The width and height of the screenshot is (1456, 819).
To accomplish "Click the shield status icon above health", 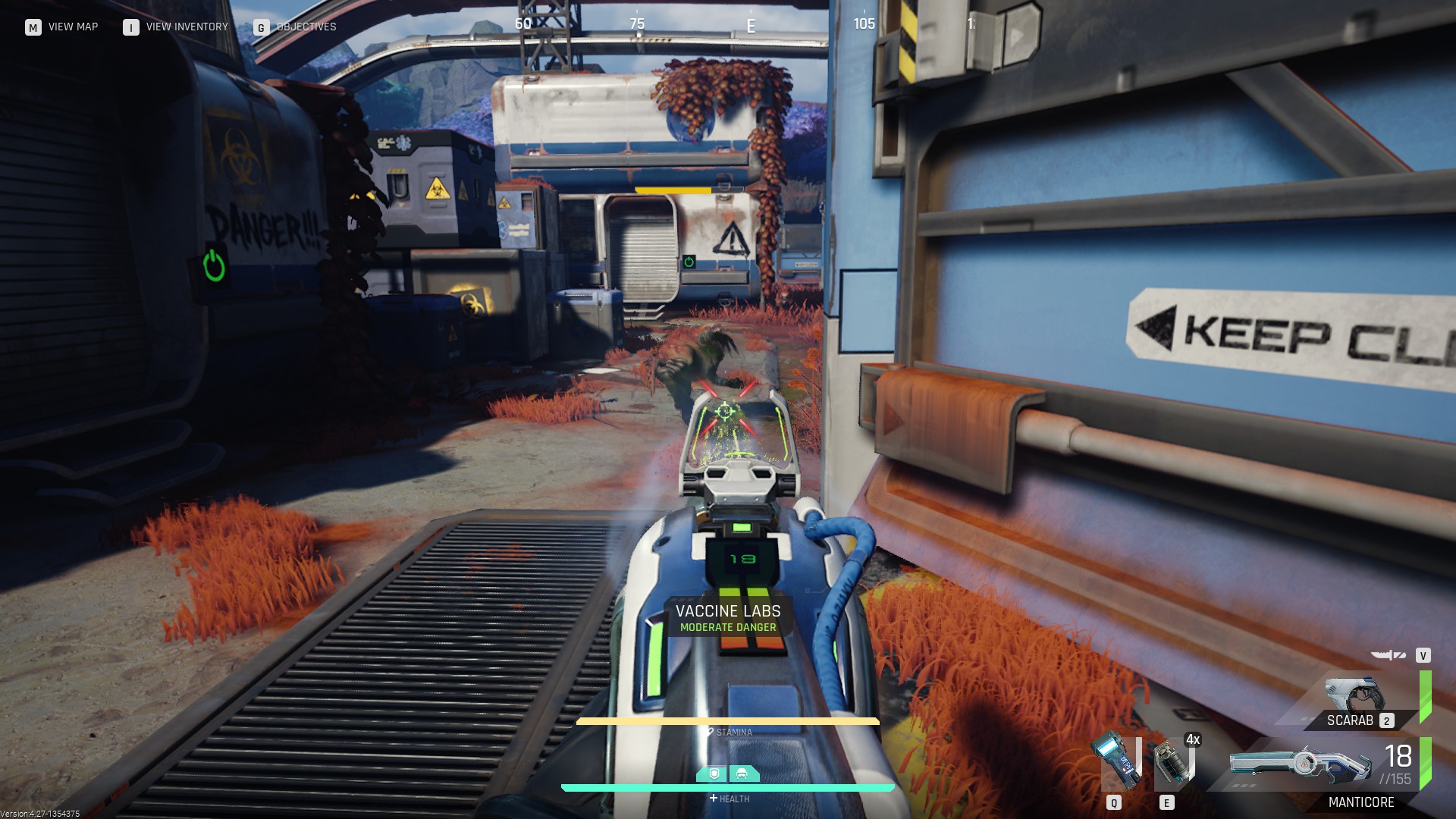I will [713, 773].
